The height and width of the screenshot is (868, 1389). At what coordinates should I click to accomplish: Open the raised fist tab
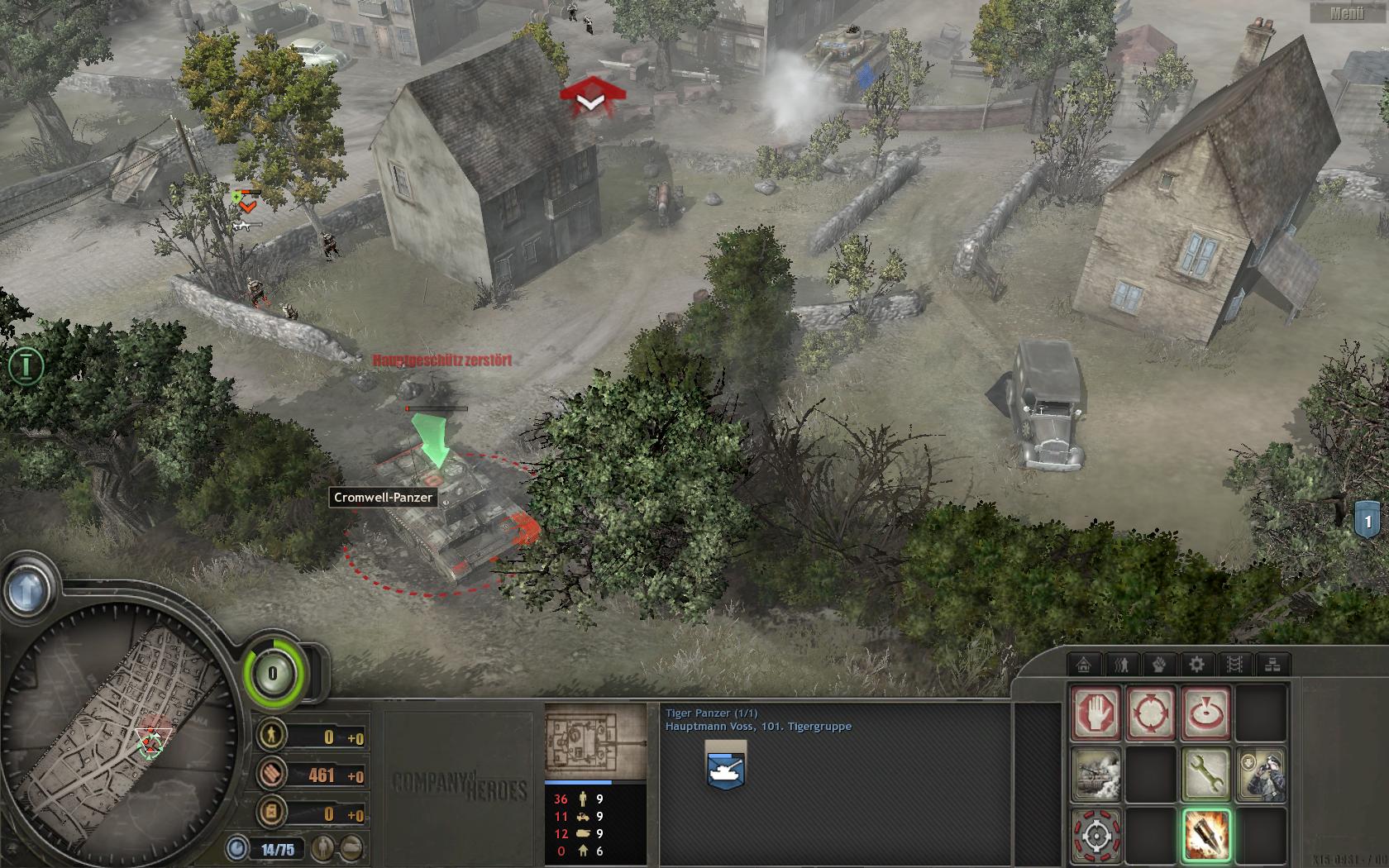tap(1159, 664)
